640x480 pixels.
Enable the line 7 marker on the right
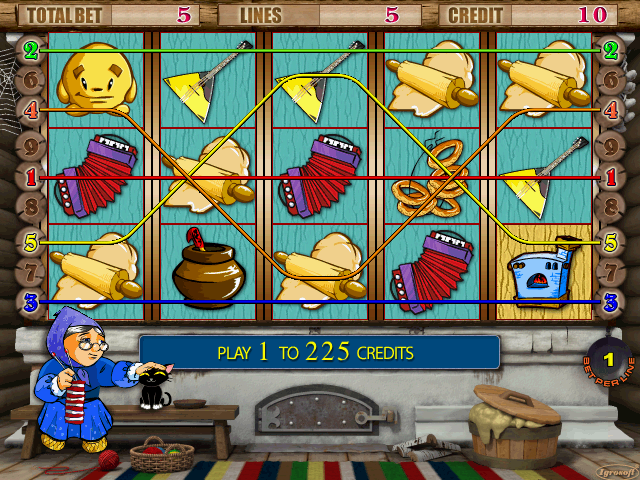(x=609, y=272)
